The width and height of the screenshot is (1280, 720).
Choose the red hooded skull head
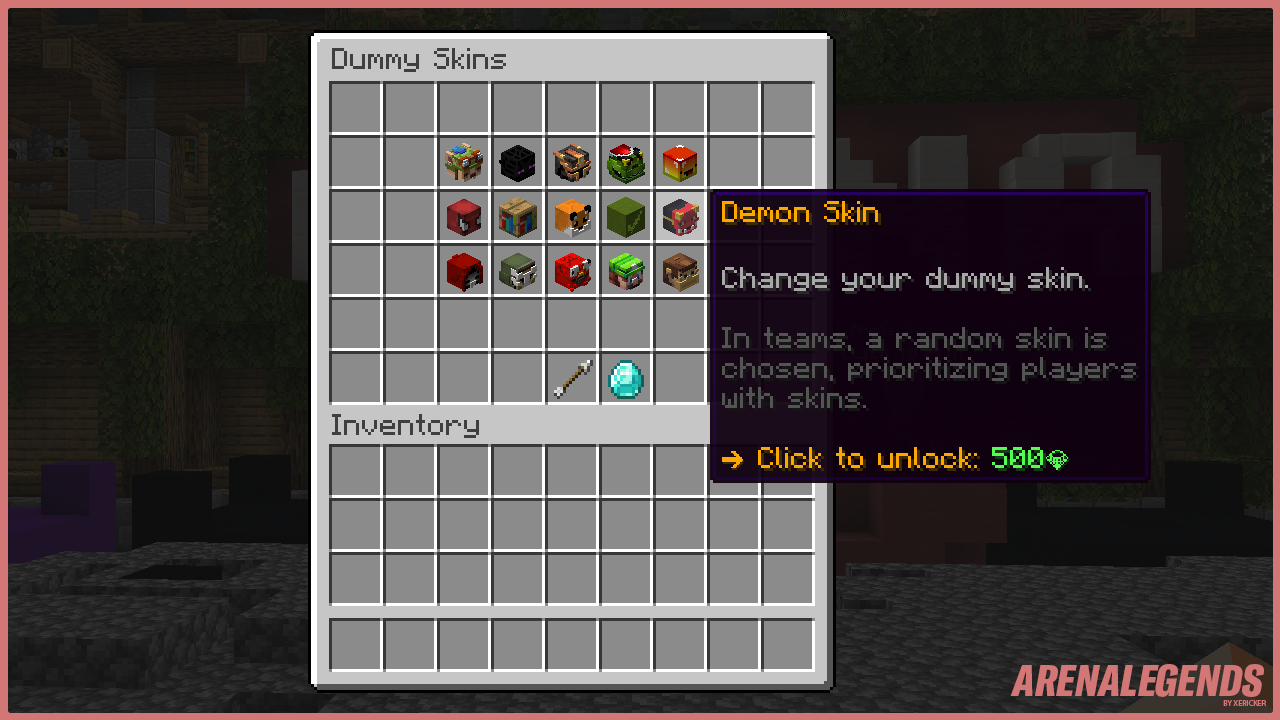[464, 270]
